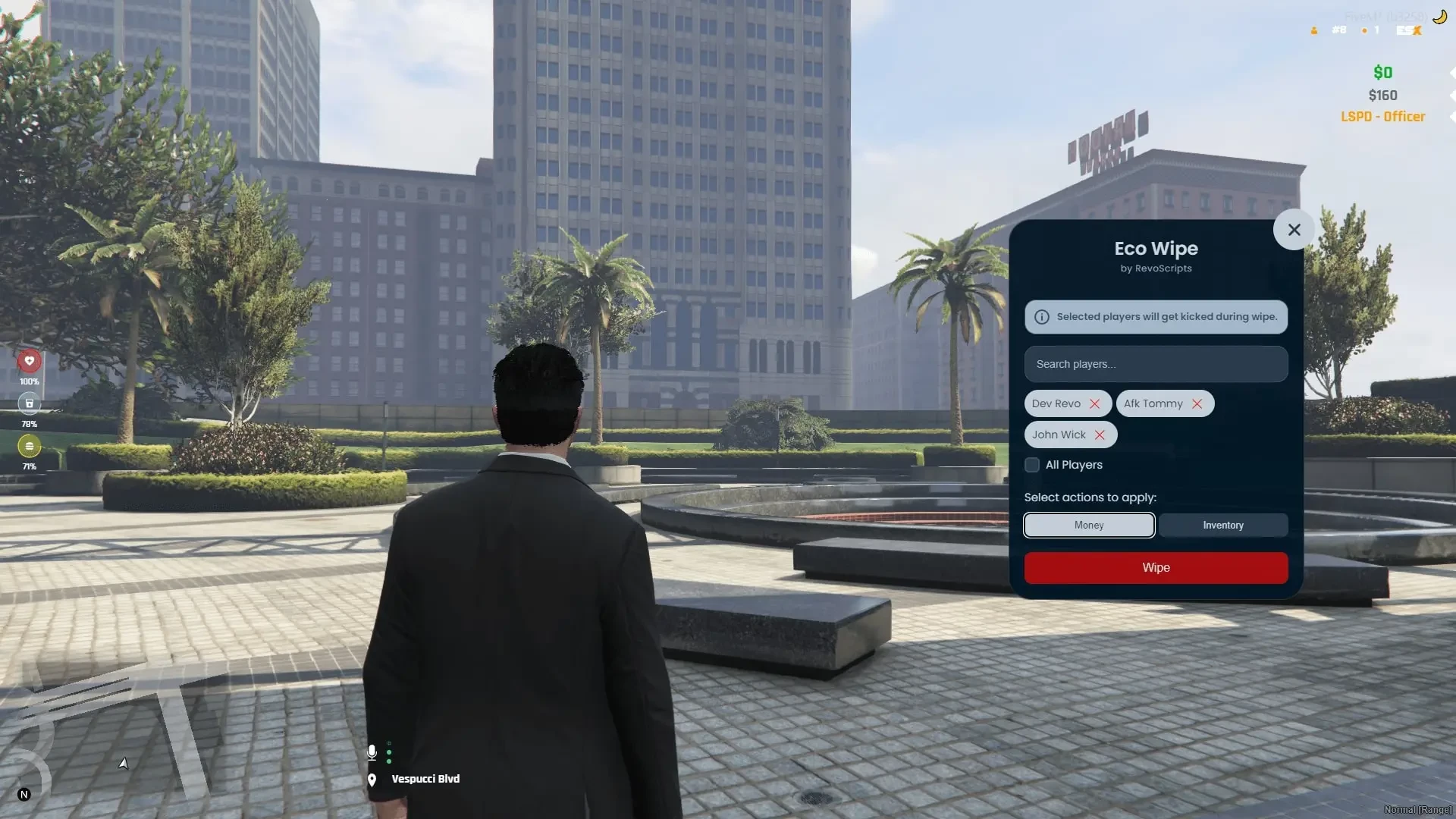Confirm with the red Wipe button
This screenshot has height=819, width=1456.
1156,568
